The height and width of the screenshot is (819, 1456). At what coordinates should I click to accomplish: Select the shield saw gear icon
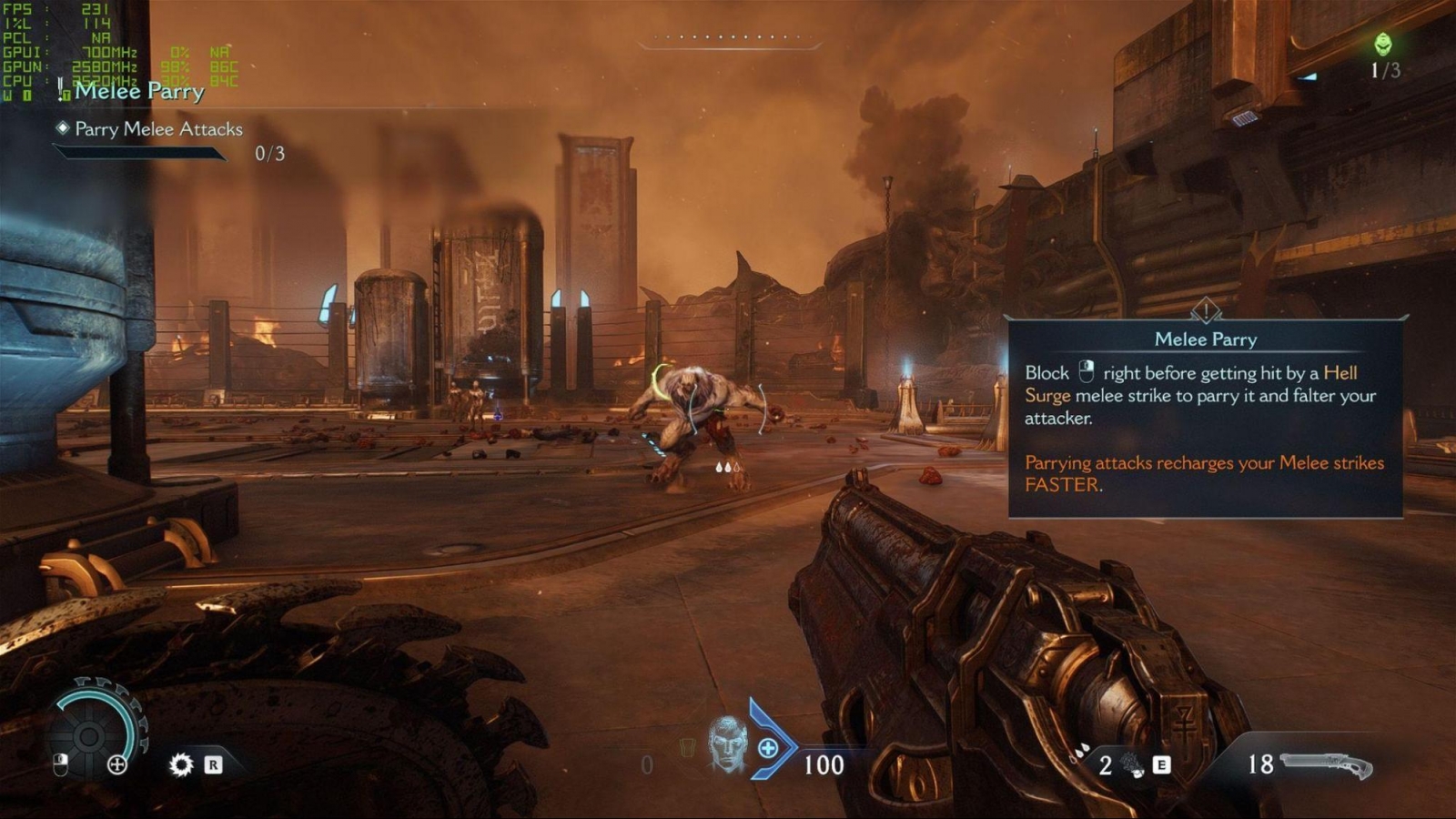[x=181, y=764]
